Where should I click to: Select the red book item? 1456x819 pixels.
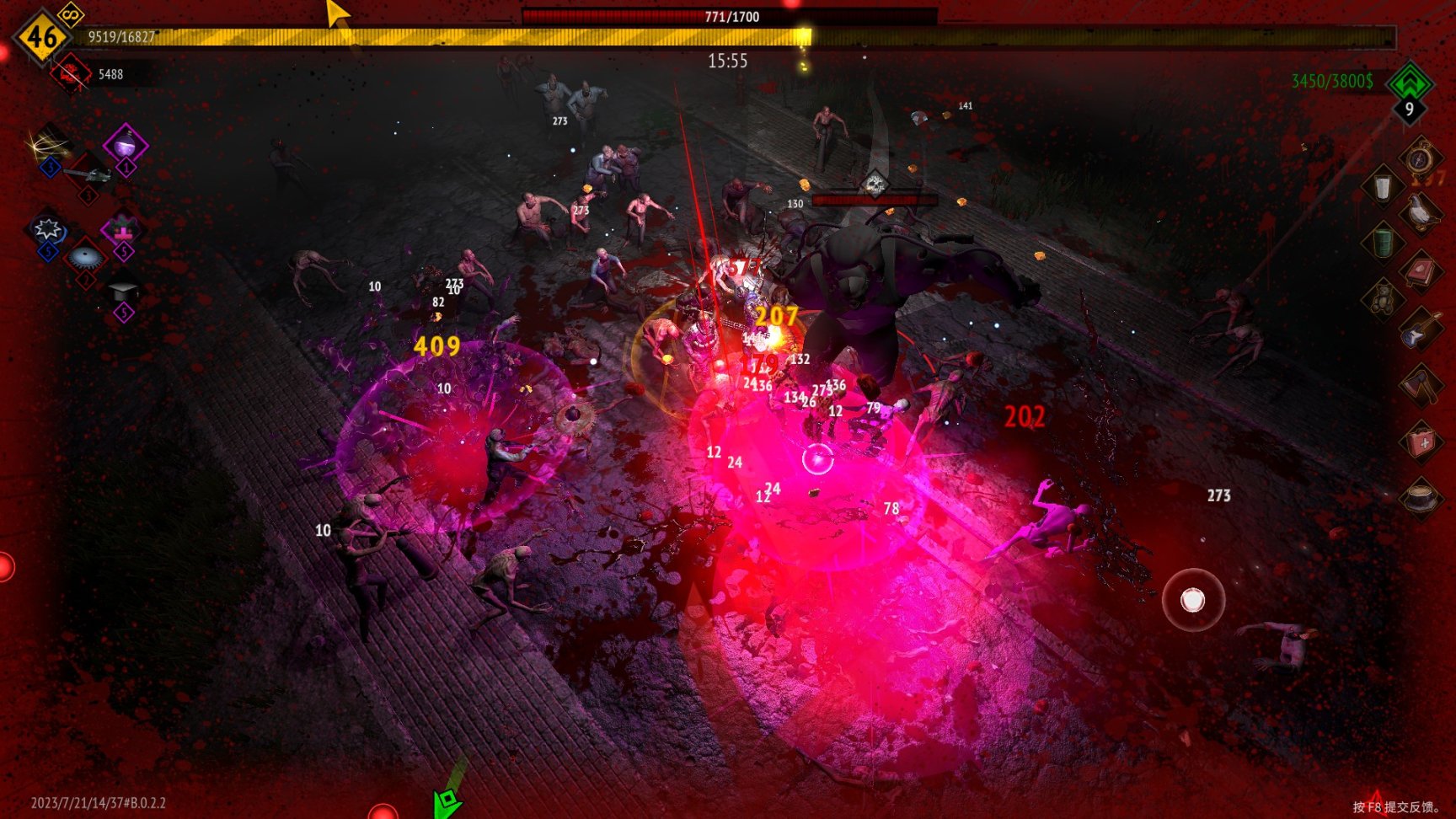[1421, 271]
